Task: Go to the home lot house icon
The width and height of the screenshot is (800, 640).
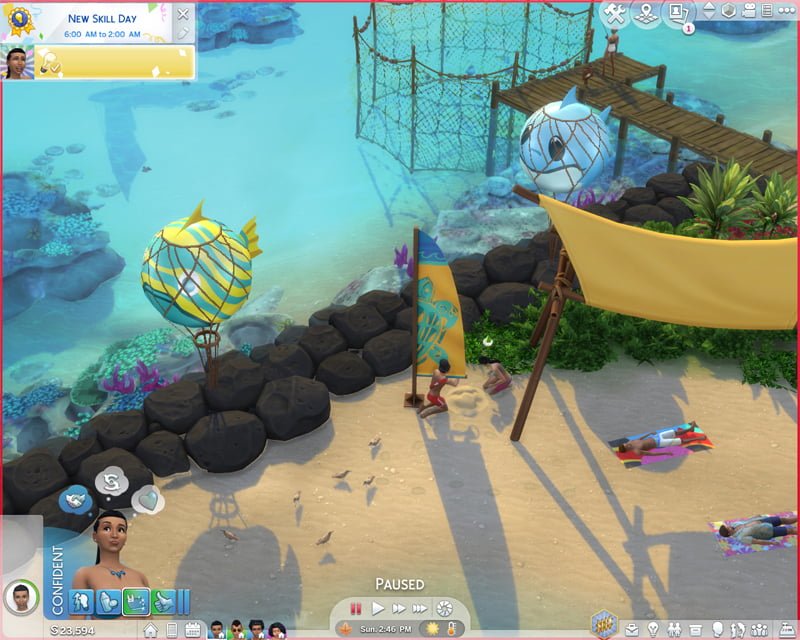Action: (x=150, y=630)
